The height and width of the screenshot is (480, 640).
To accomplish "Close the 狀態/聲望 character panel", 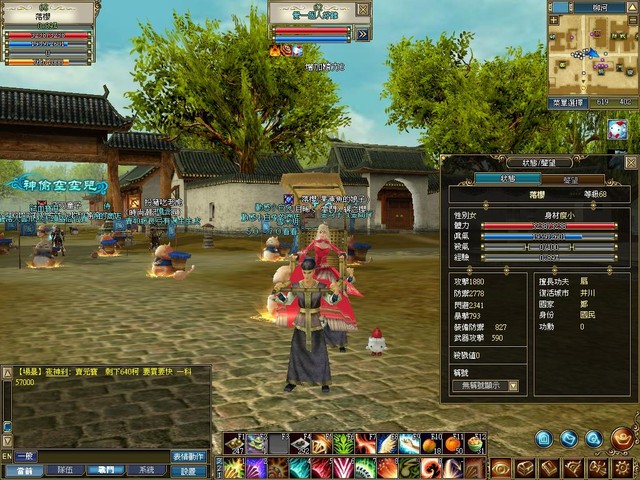I will pyautogui.click(x=630, y=161).
